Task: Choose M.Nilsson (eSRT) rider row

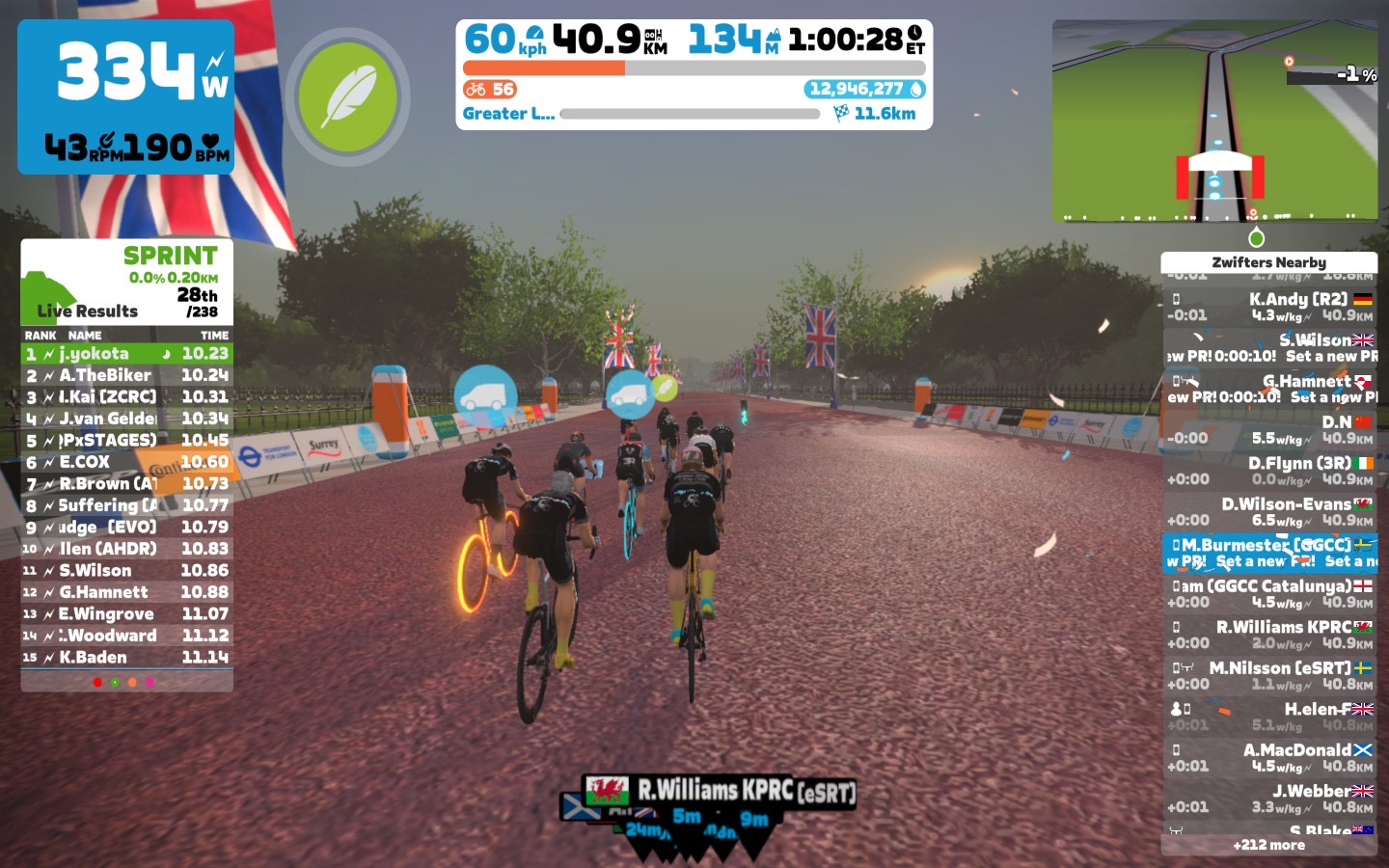Action: (x=1268, y=675)
